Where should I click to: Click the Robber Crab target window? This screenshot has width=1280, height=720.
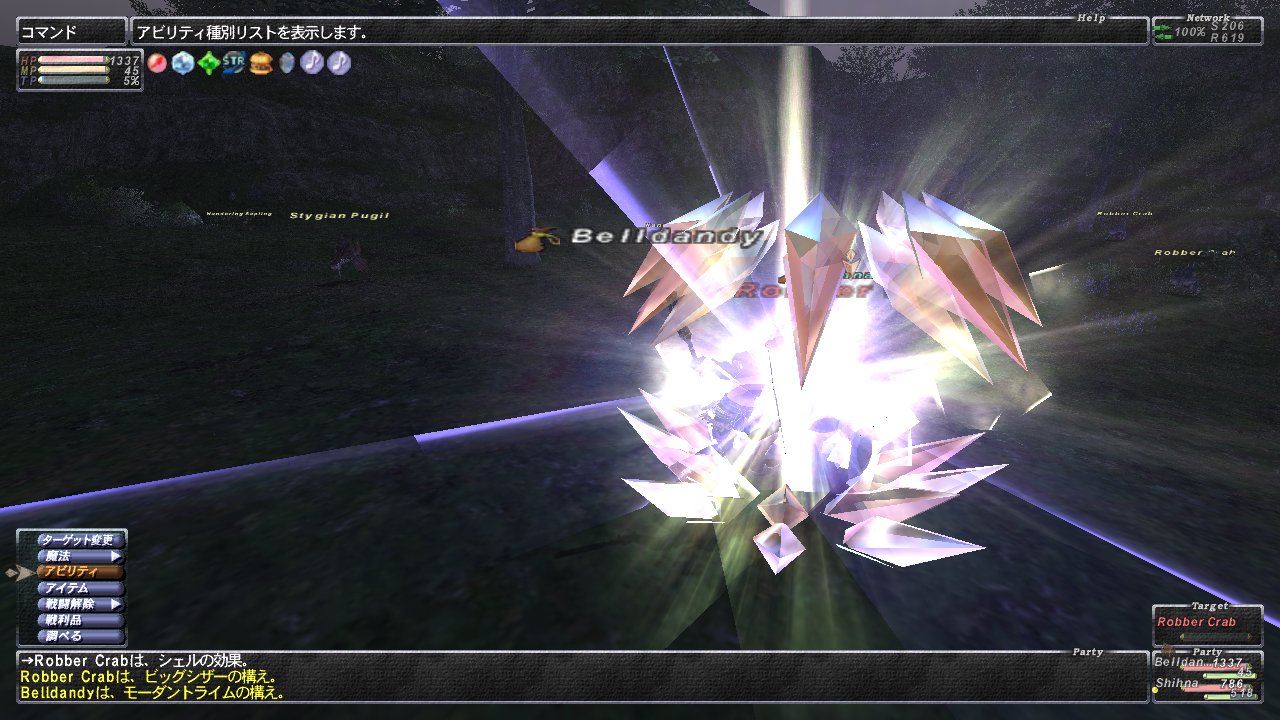[x=1206, y=624]
